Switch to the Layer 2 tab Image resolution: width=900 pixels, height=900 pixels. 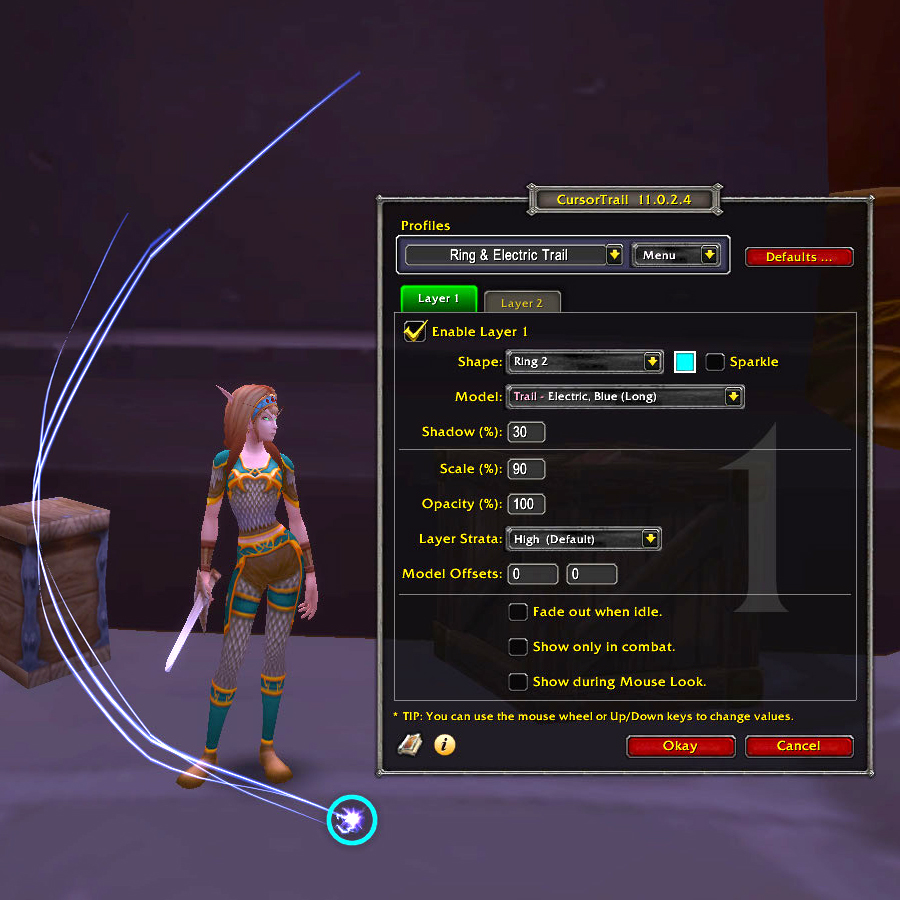pyautogui.click(x=522, y=302)
